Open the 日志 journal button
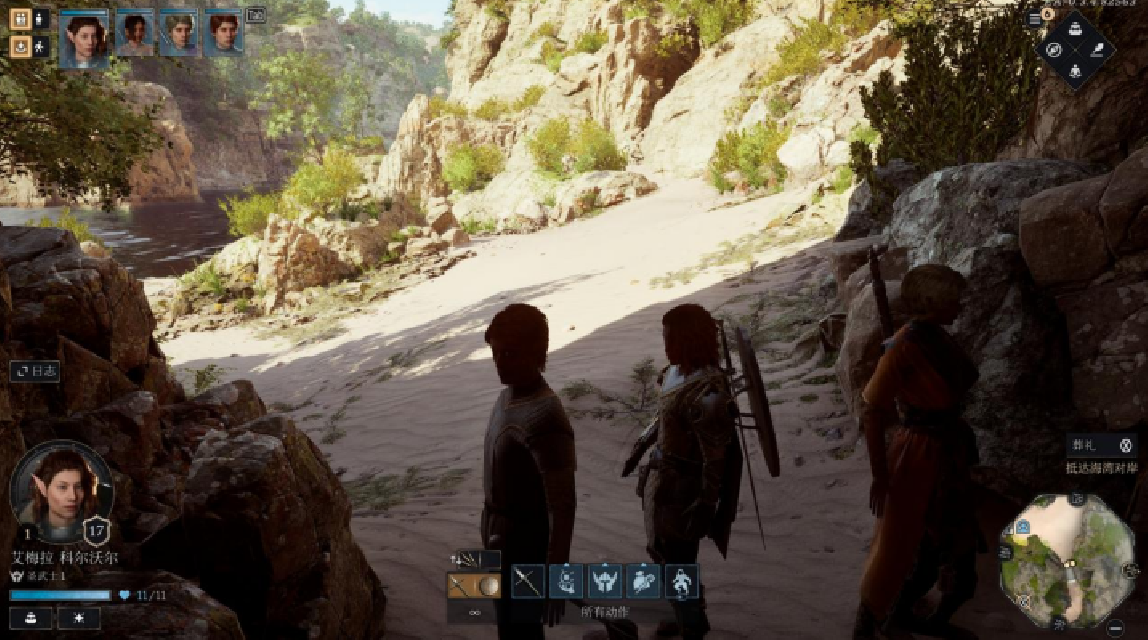The image size is (1148, 640). 36,370
